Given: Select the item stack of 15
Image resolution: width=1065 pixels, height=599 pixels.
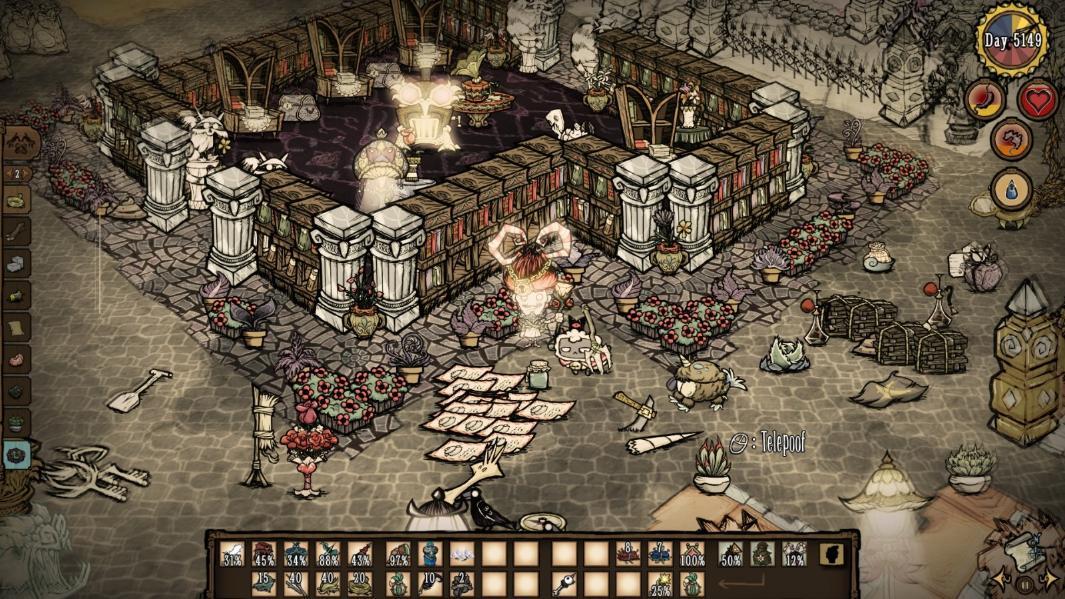Looking at the screenshot, I should [265, 583].
